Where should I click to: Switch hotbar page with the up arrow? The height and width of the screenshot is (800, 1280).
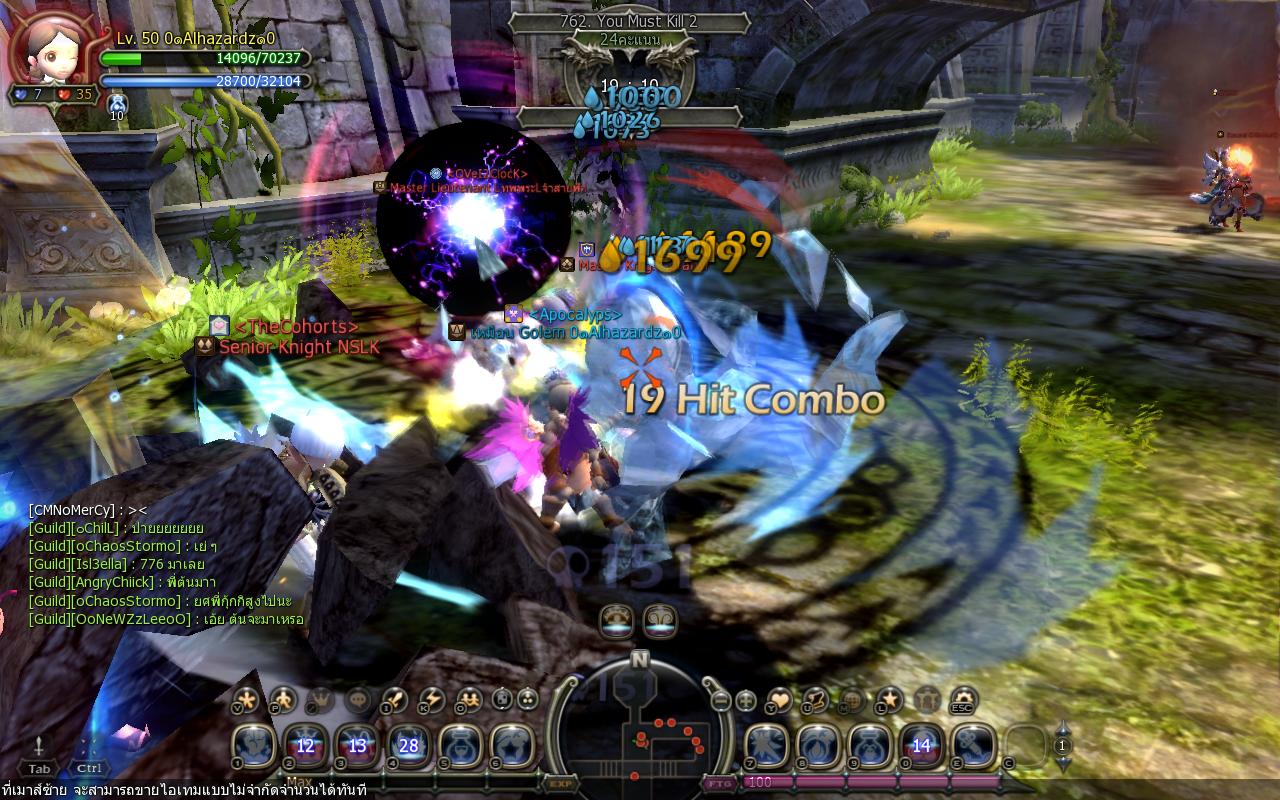(1063, 730)
